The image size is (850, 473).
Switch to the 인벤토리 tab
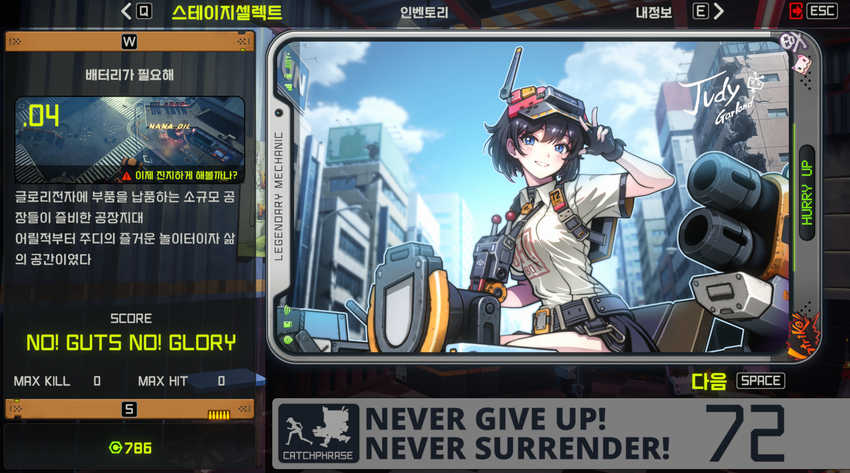coord(424,13)
